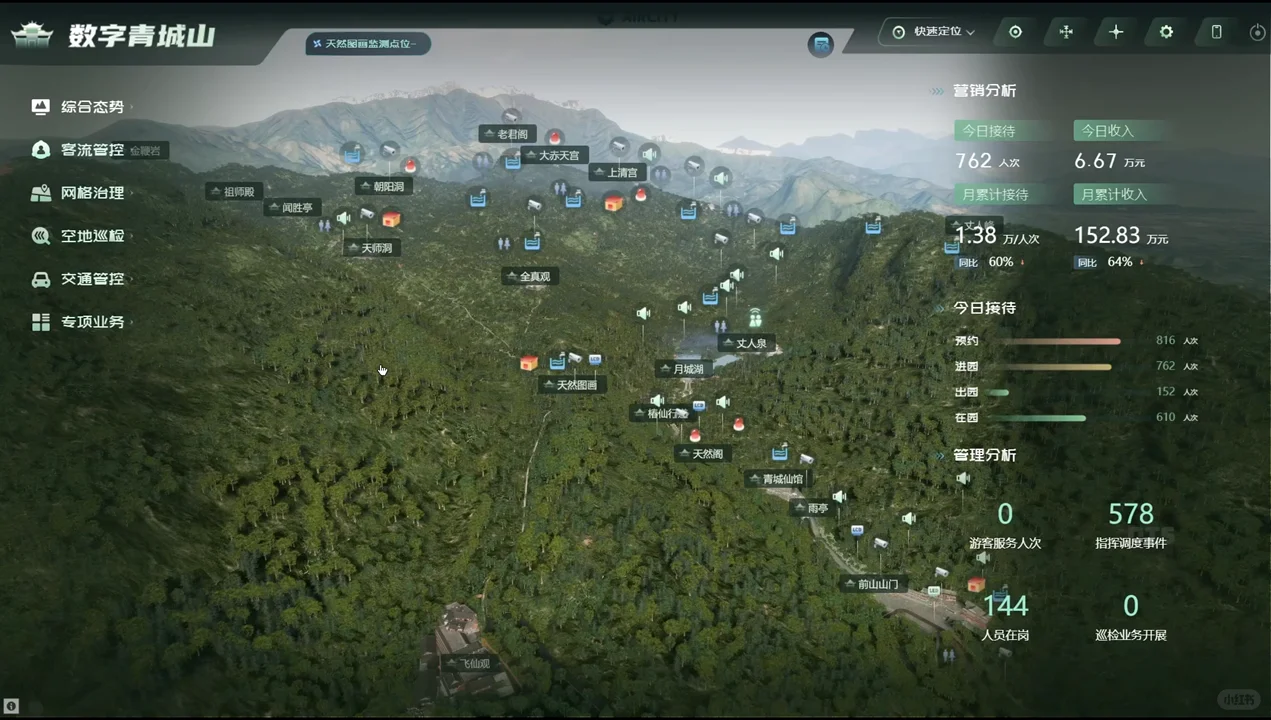Choose the 空地巡检 menu entry
The width and height of the screenshot is (1271, 720).
pyautogui.click(x=92, y=236)
